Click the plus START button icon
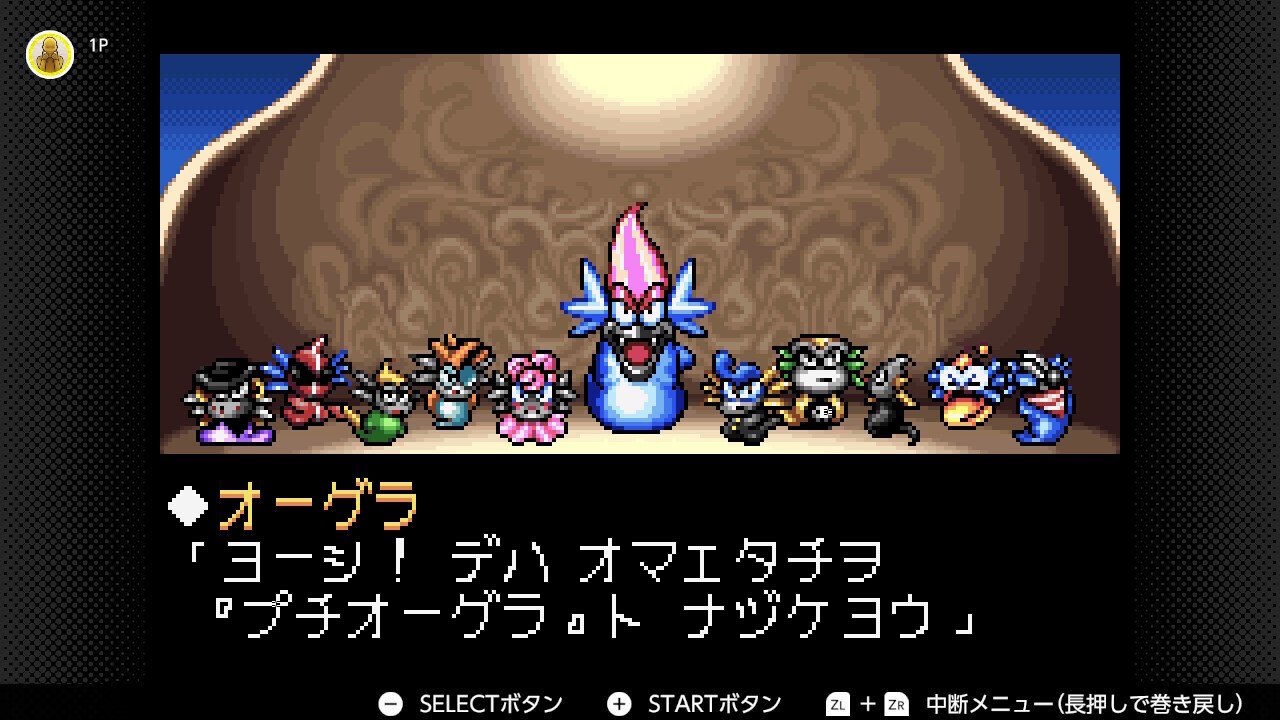 point(622,703)
